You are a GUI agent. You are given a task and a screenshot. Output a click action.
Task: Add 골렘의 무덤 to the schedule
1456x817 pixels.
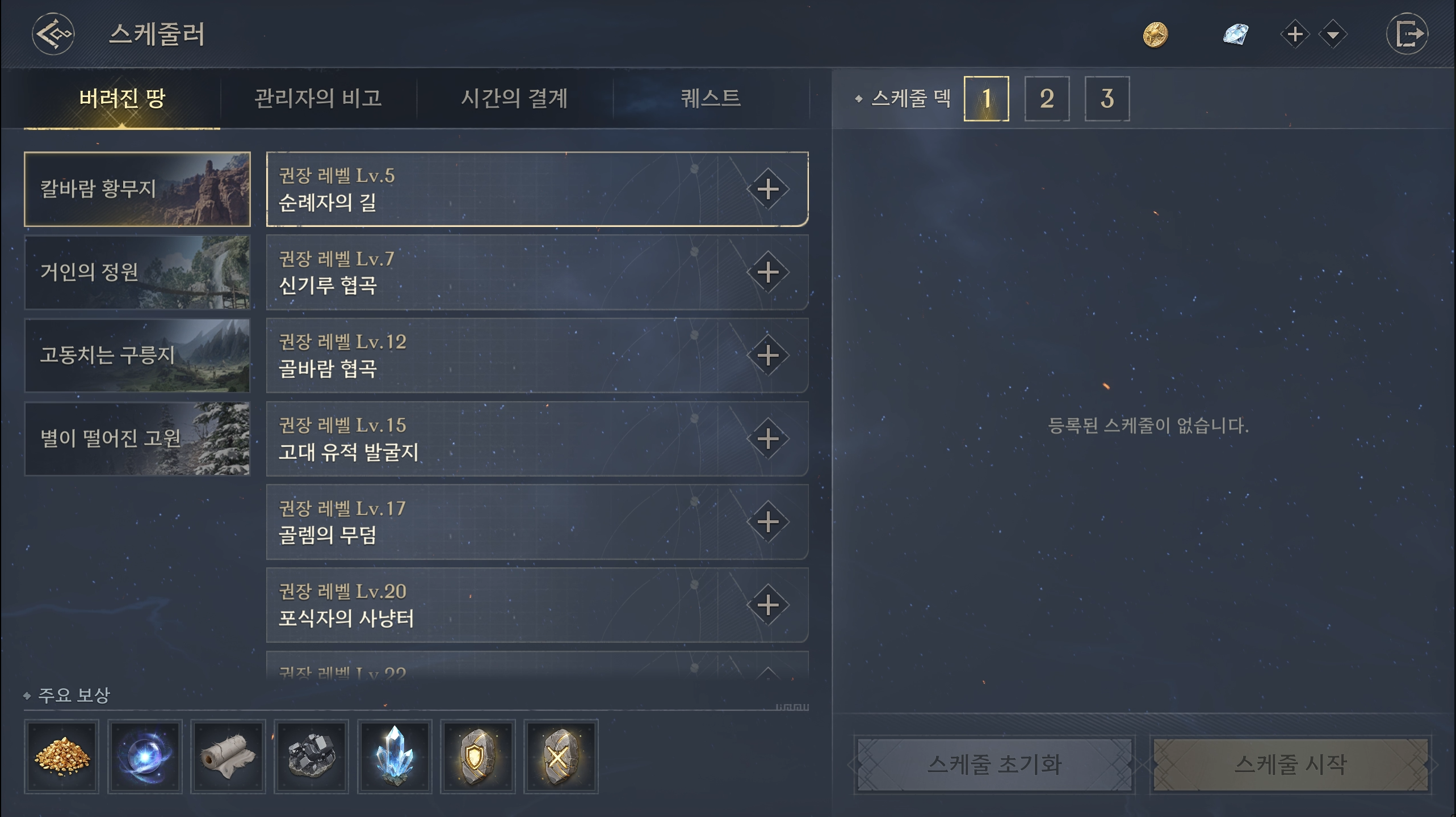[767, 522]
